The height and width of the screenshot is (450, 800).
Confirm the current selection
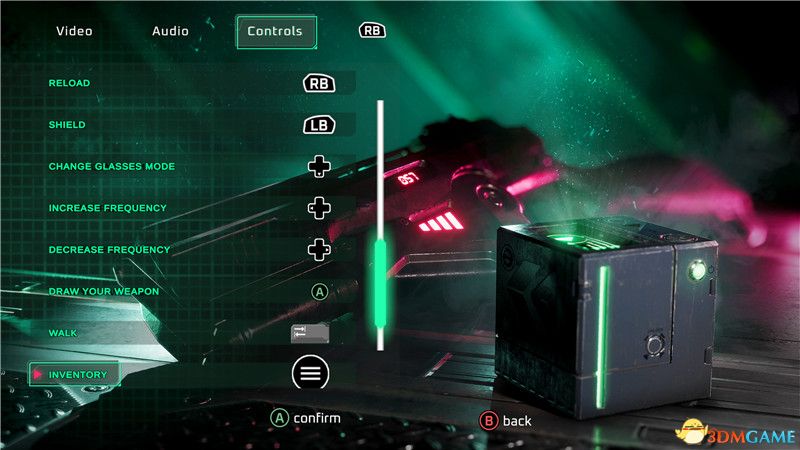(307, 418)
